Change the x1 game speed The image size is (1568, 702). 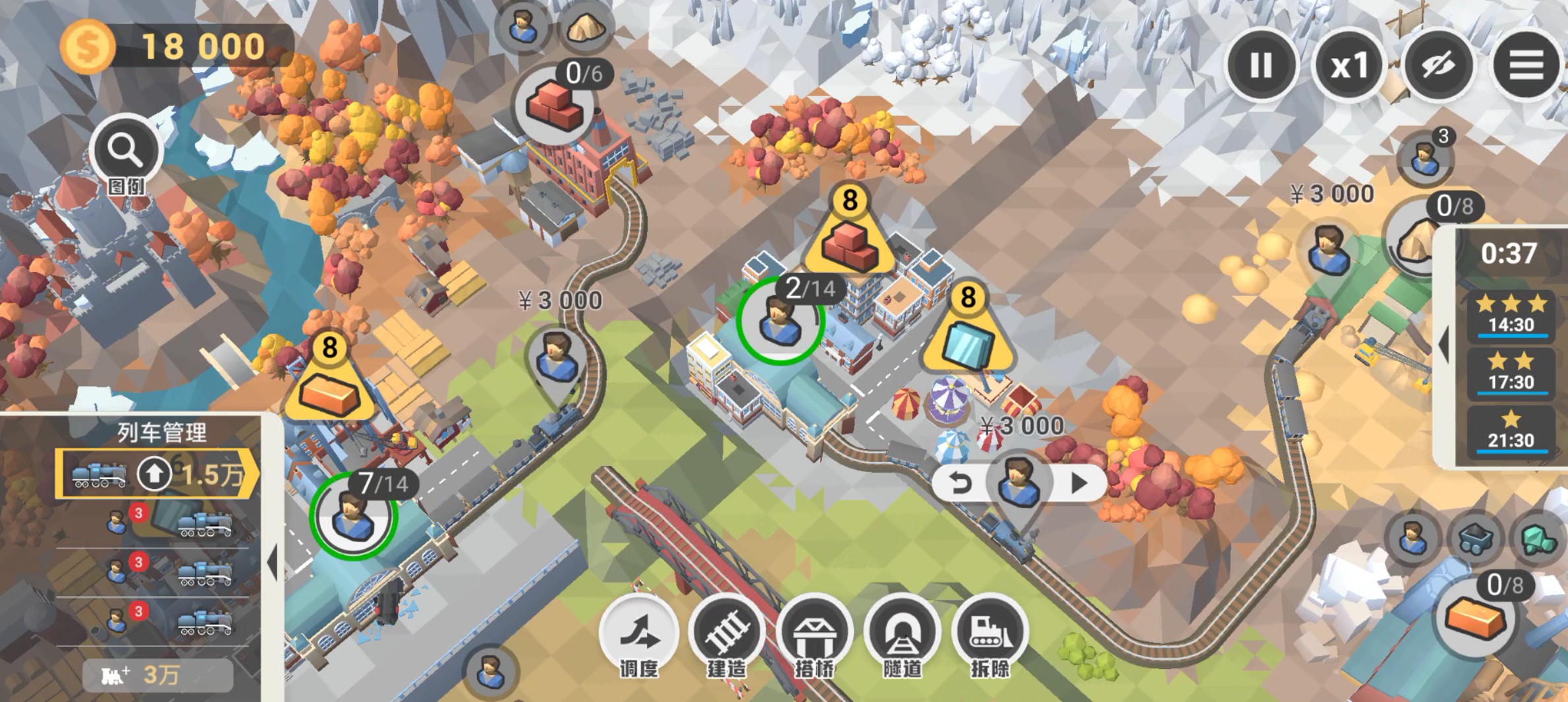pyautogui.click(x=1349, y=65)
